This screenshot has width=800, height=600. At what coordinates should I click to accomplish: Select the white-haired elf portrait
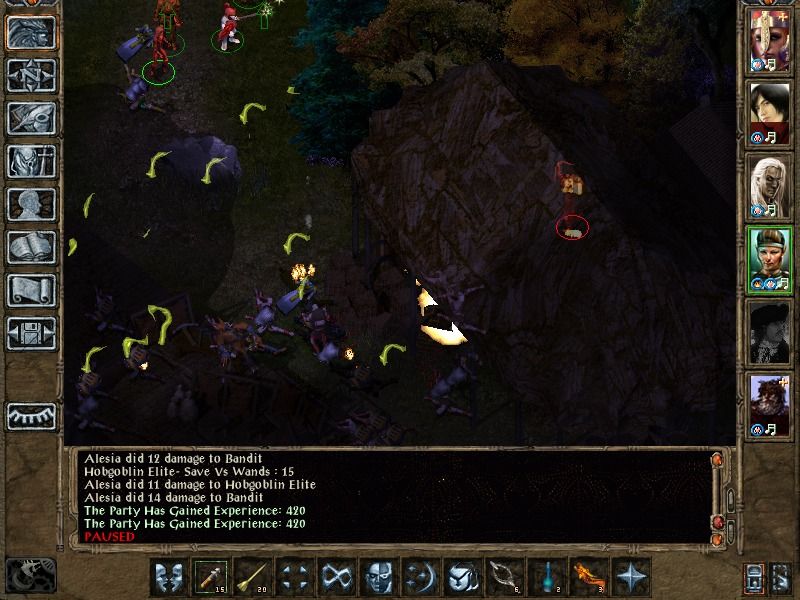click(770, 186)
